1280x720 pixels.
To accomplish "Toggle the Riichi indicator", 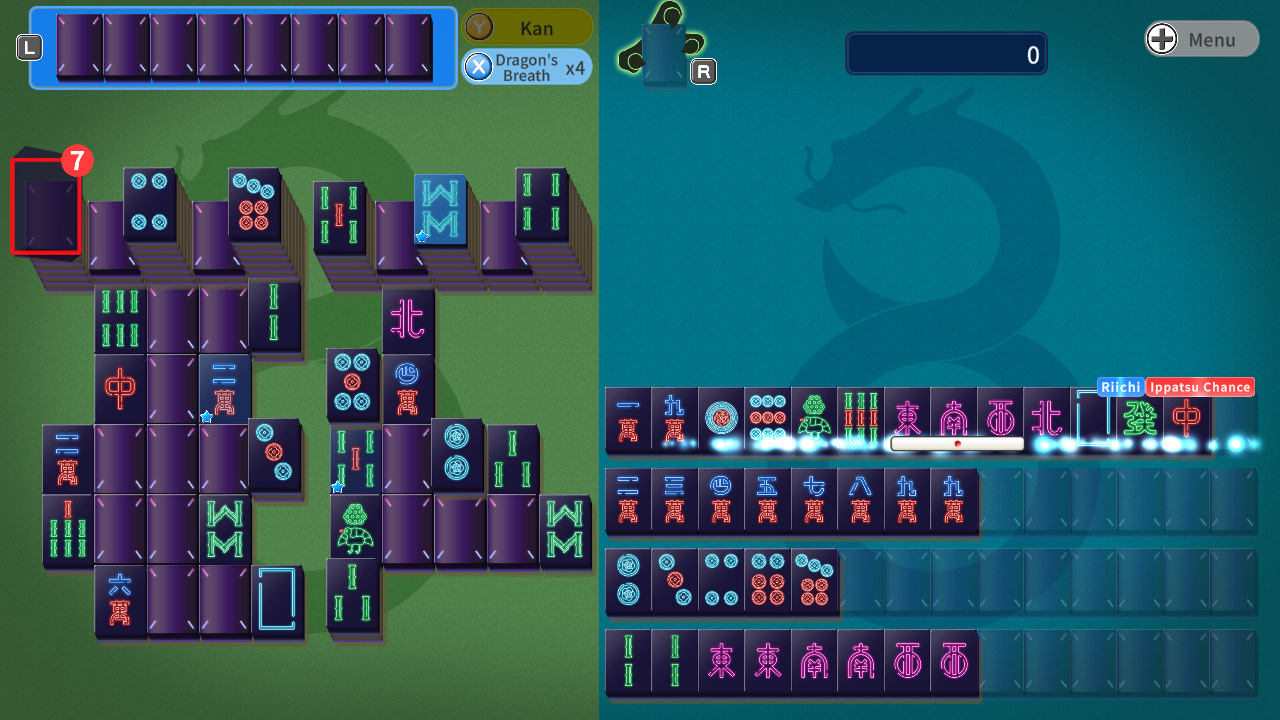I will point(1121,387).
